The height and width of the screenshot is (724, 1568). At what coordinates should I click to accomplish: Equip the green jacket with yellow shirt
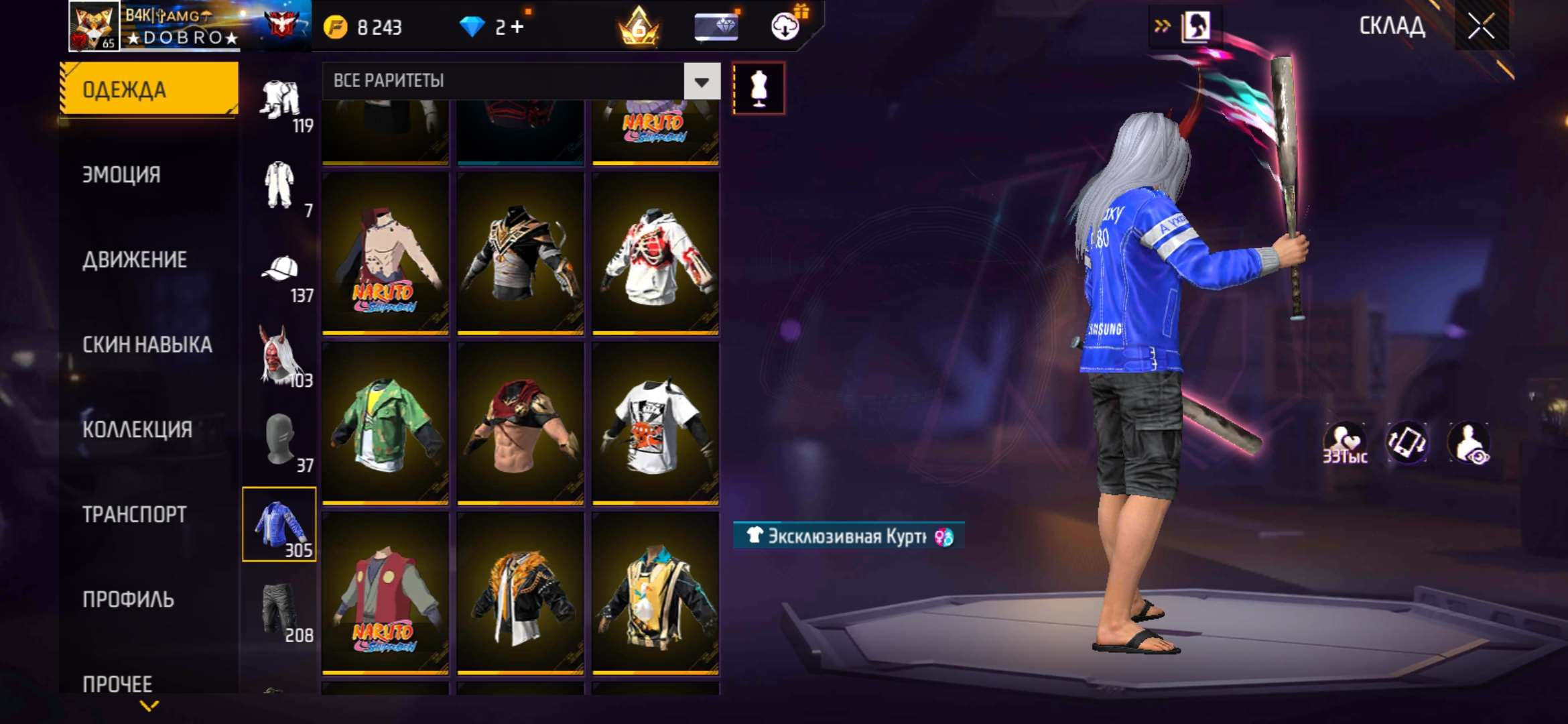click(x=385, y=422)
